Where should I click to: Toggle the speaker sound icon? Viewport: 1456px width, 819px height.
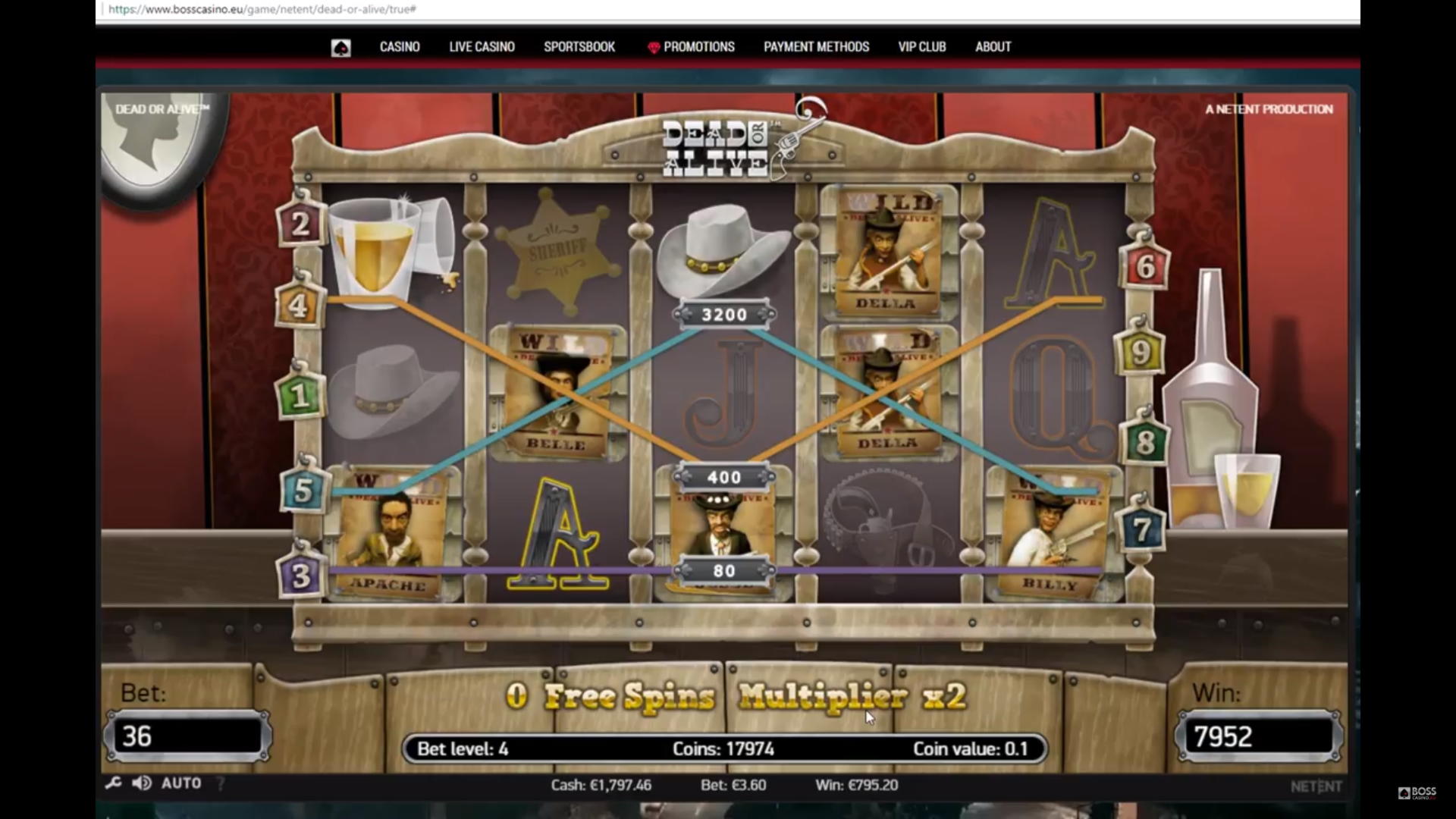(141, 783)
